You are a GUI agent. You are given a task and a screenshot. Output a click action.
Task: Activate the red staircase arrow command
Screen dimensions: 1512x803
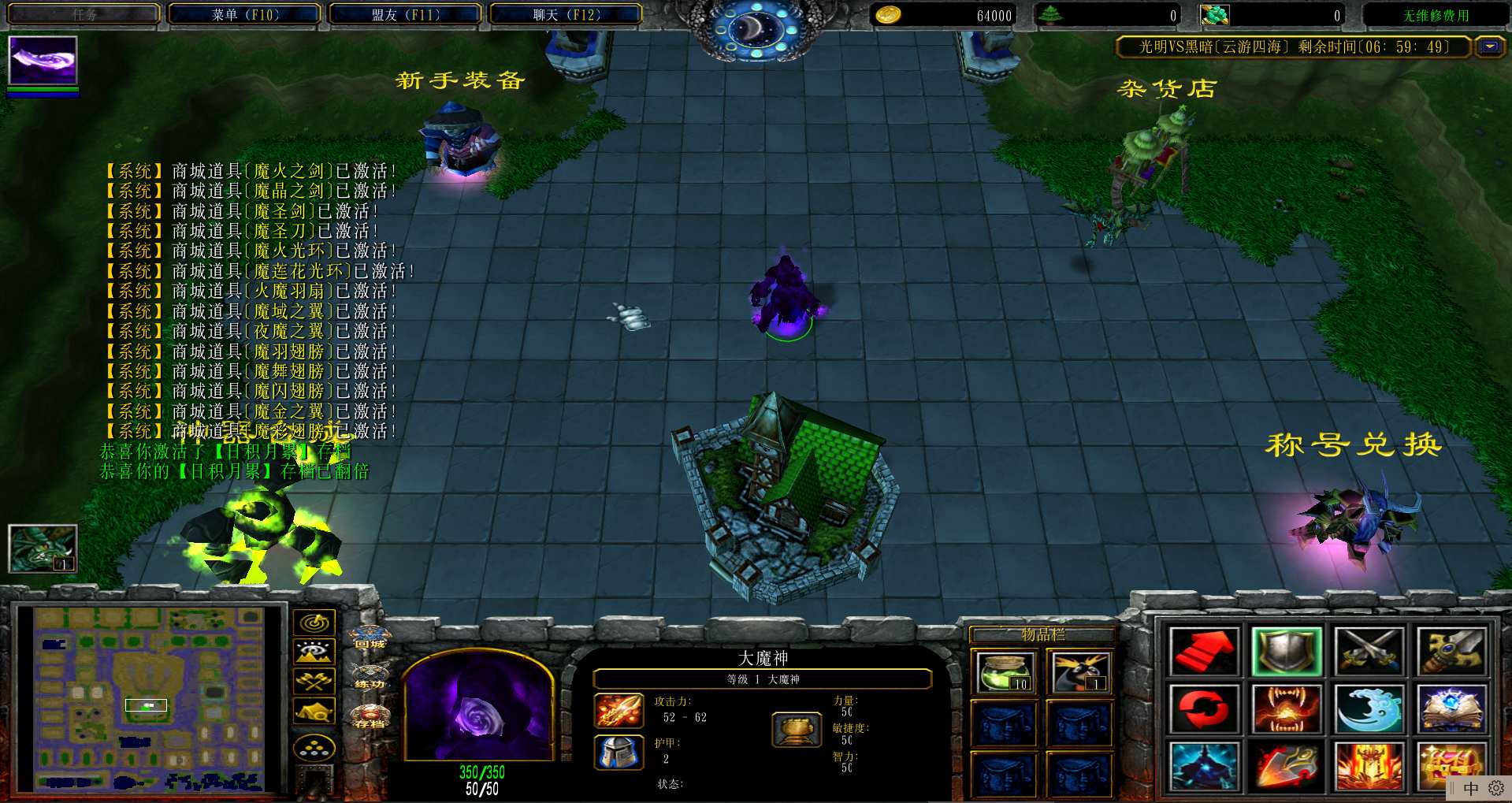click(x=1203, y=651)
